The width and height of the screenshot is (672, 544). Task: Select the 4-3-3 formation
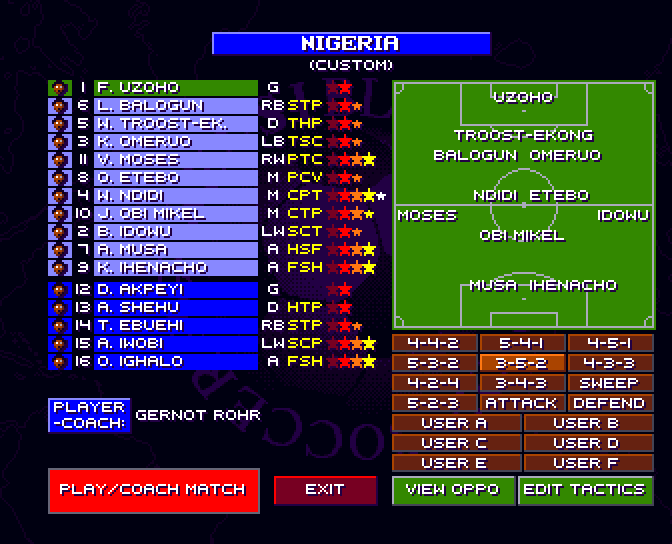tap(609, 363)
